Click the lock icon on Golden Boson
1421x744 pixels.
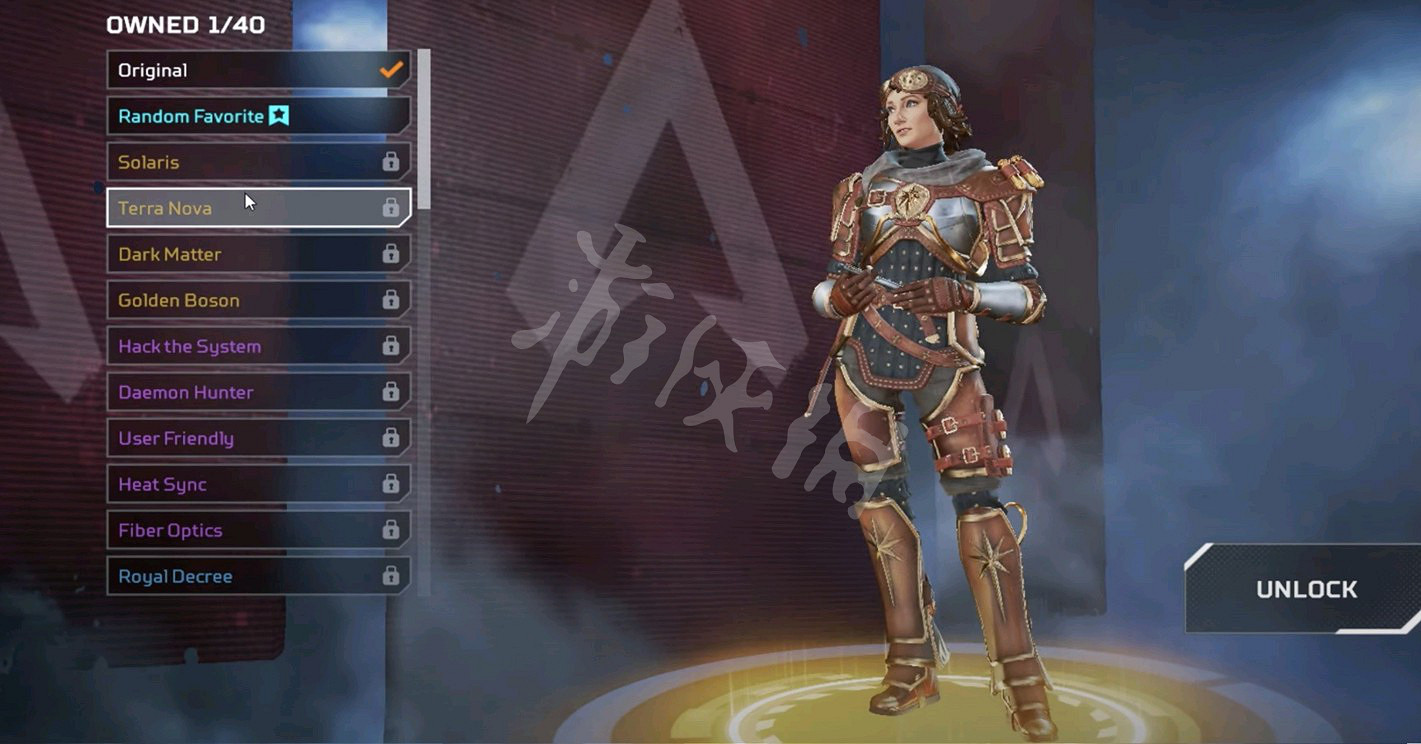pos(389,300)
